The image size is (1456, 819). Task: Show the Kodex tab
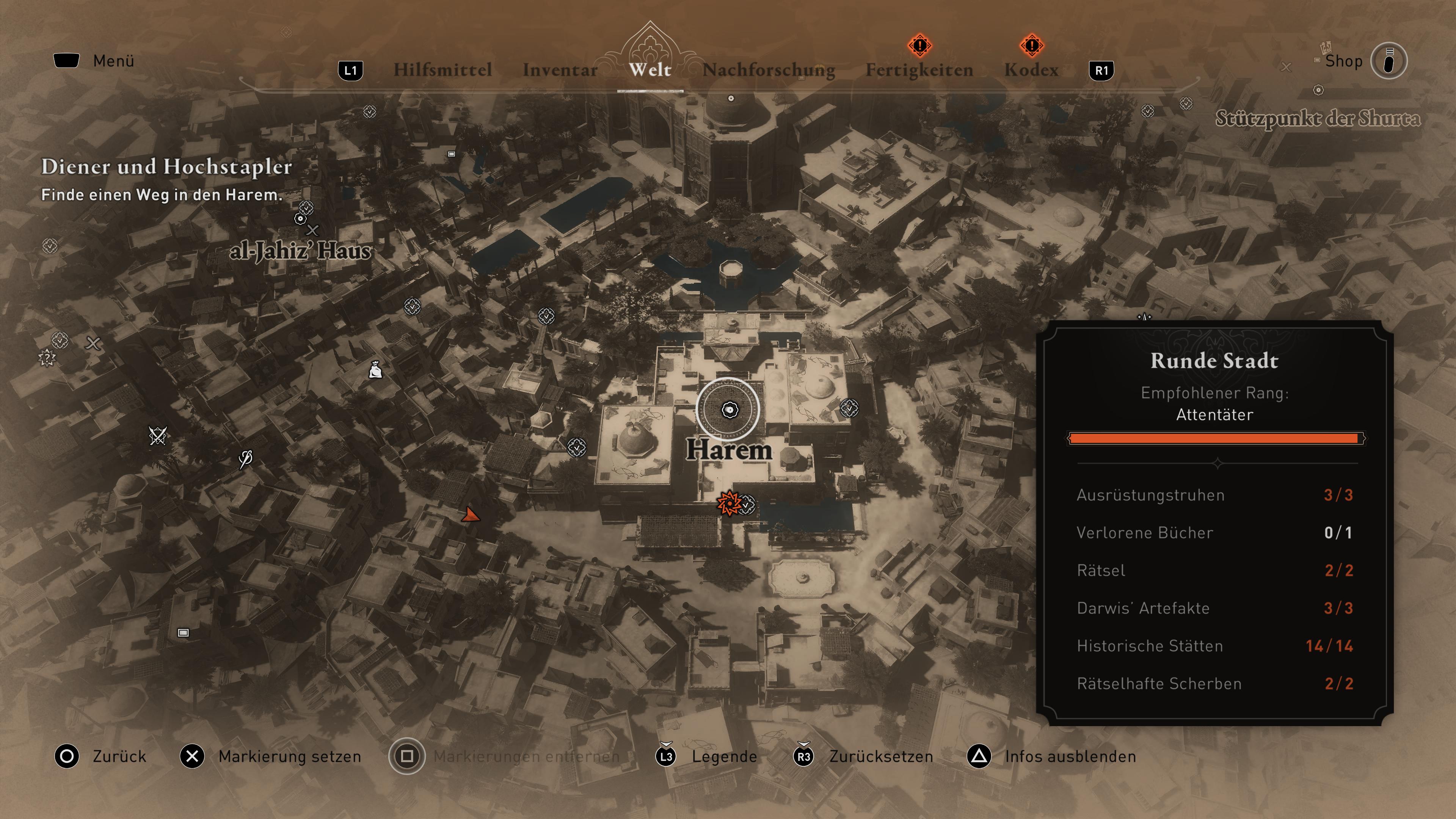[1031, 70]
